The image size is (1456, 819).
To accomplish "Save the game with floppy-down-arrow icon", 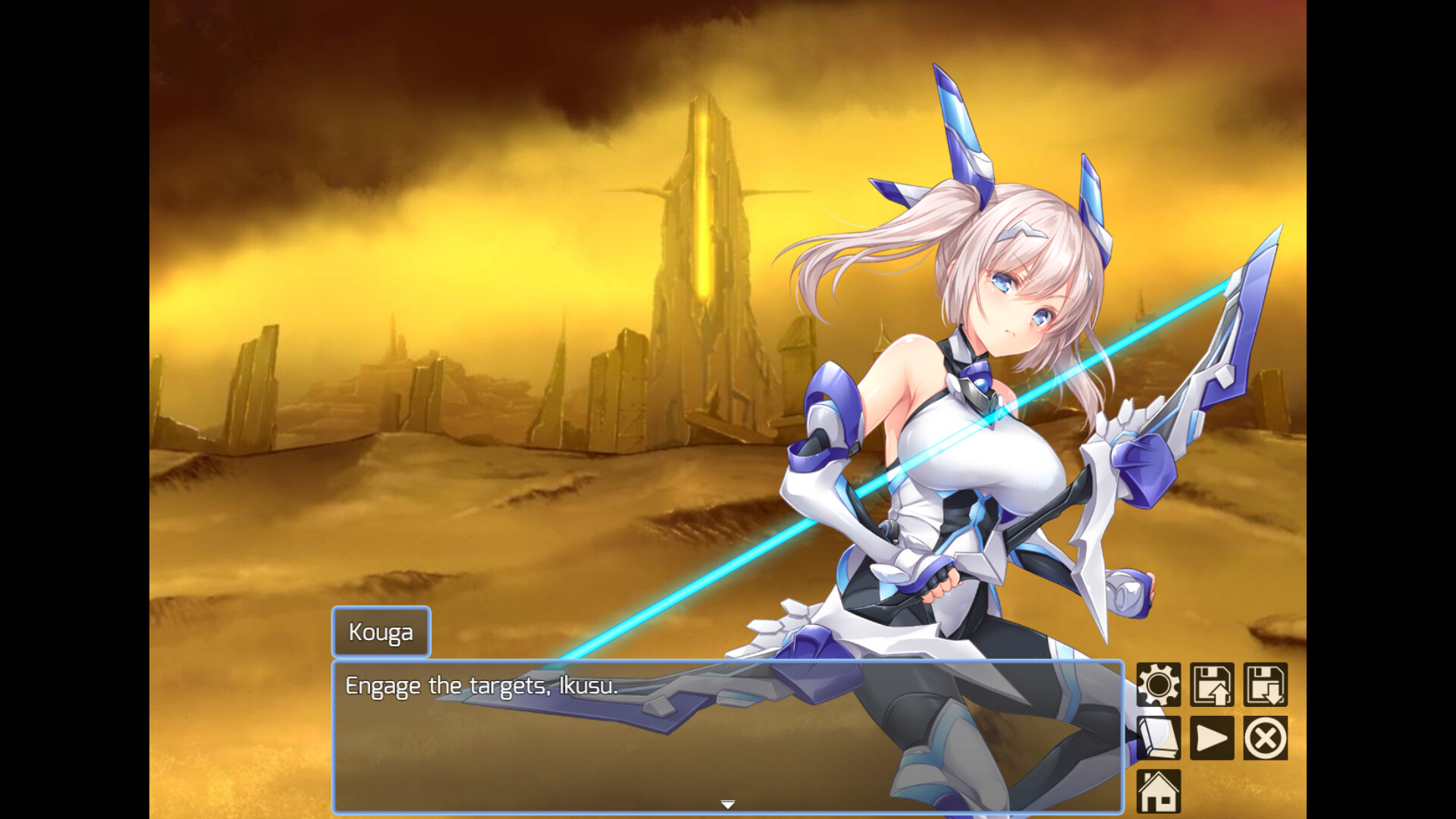I will (1266, 682).
